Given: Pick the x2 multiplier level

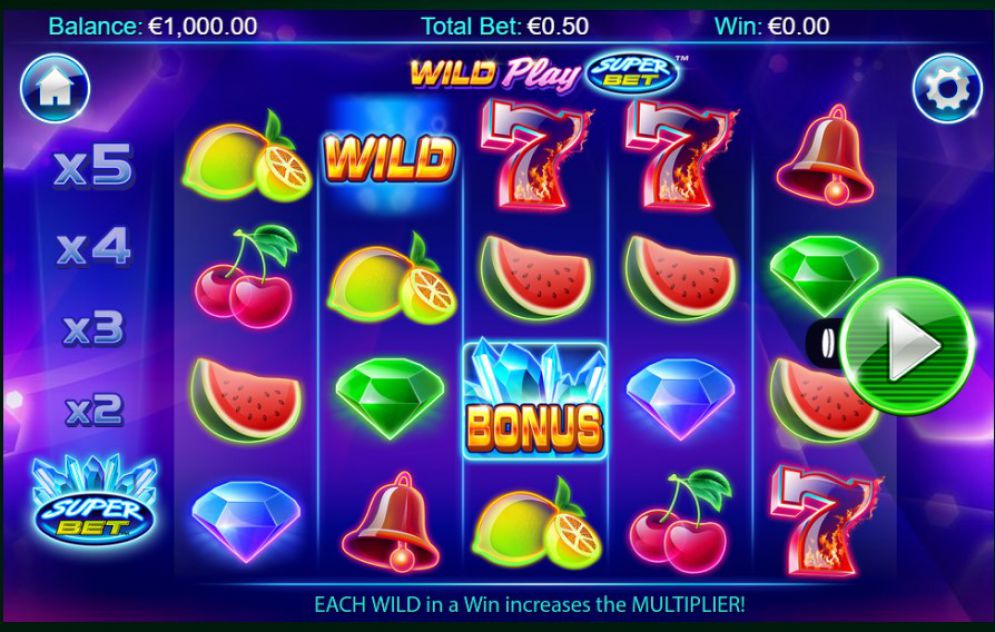Looking at the screenshot, I should pos(93,408).
